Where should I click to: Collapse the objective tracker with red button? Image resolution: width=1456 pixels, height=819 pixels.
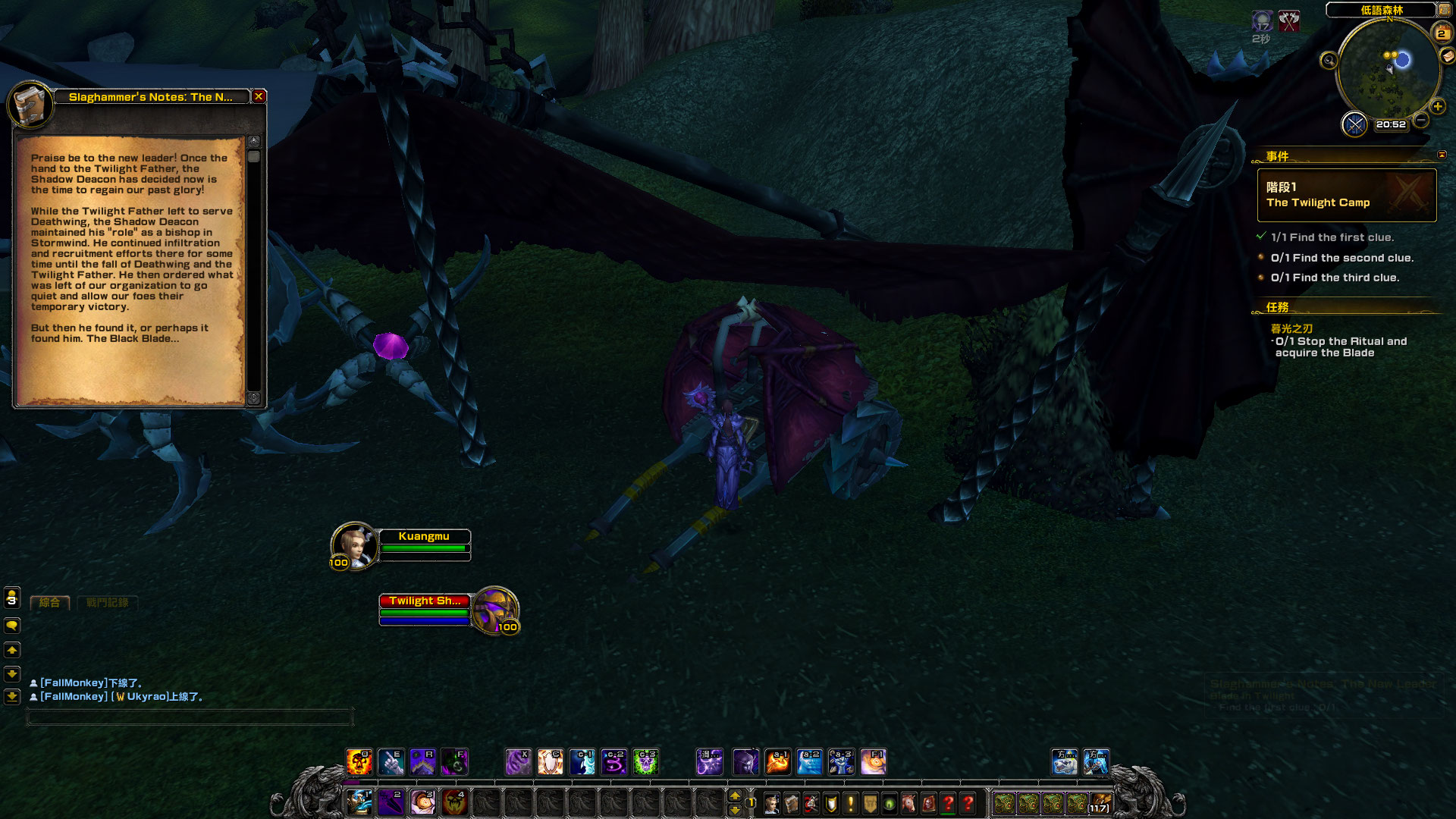[x=1442, y=155]
